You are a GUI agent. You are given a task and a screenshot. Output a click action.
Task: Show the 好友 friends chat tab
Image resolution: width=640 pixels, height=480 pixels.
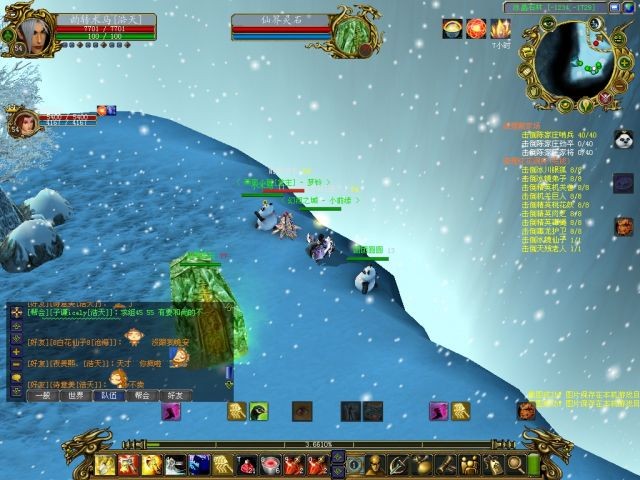coord(174,395)
